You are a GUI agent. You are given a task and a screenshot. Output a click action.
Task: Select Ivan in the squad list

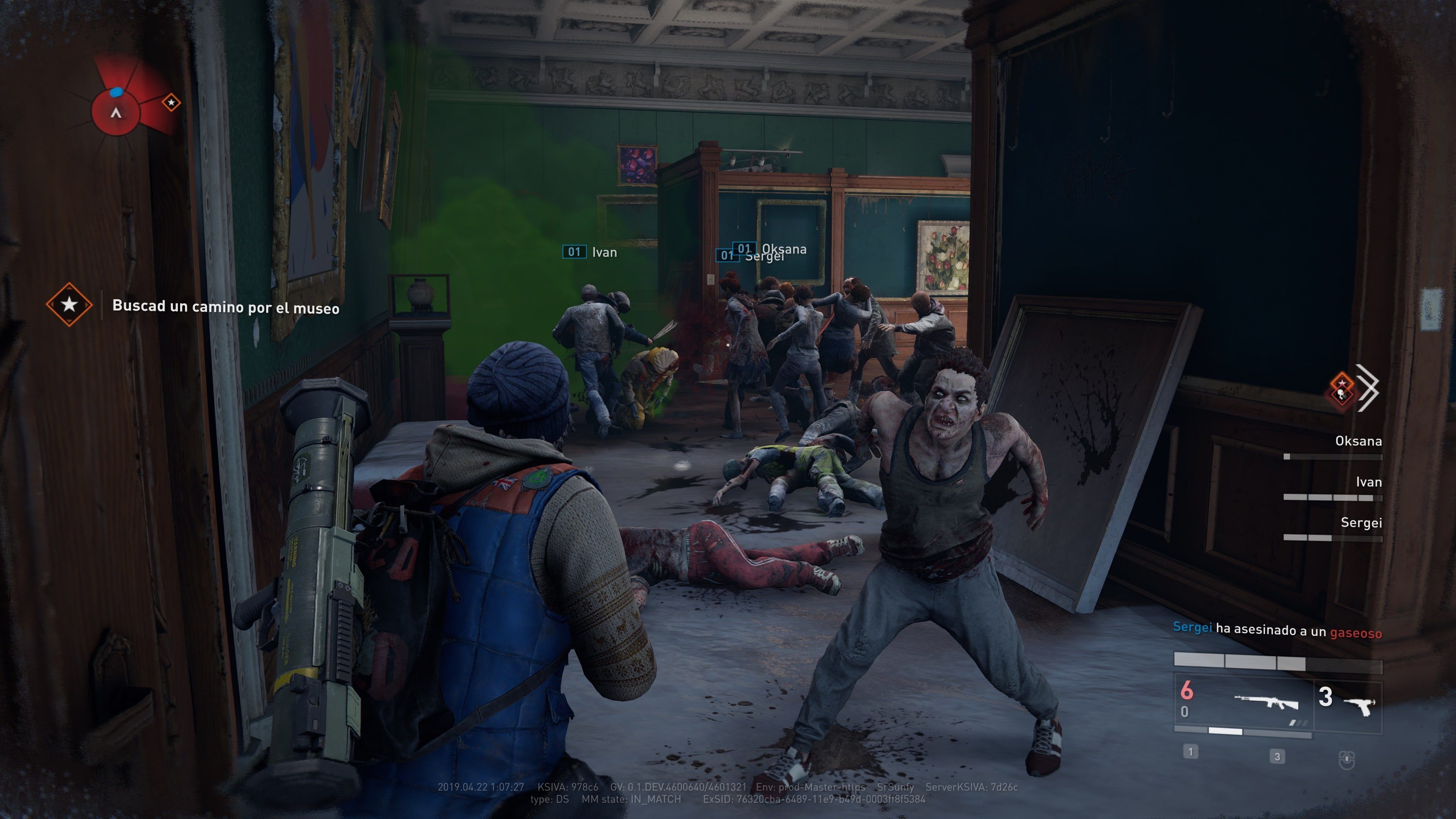pos(1368,482)
